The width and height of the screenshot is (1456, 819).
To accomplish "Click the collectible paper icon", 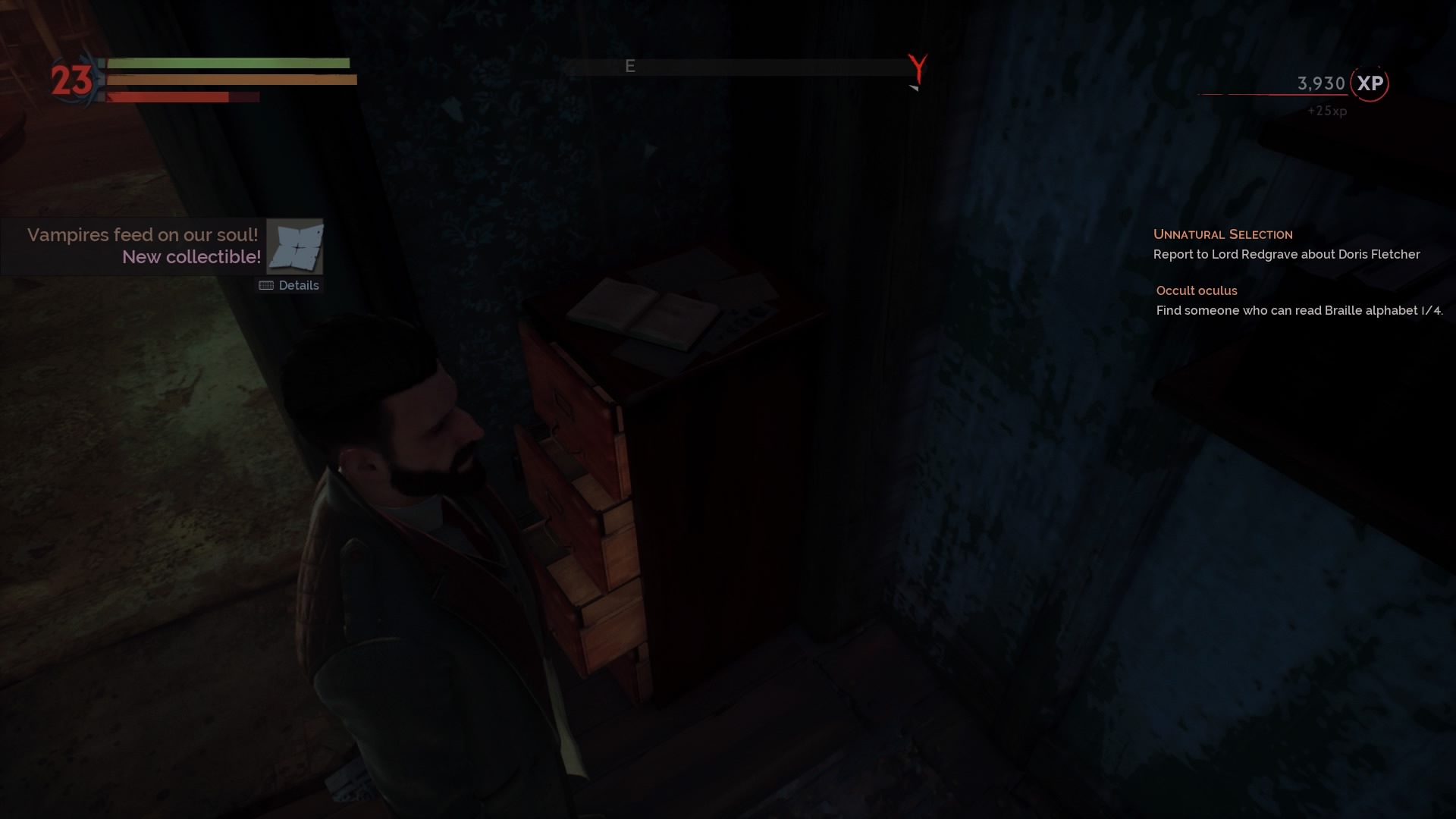I will [x=295, y=246].
